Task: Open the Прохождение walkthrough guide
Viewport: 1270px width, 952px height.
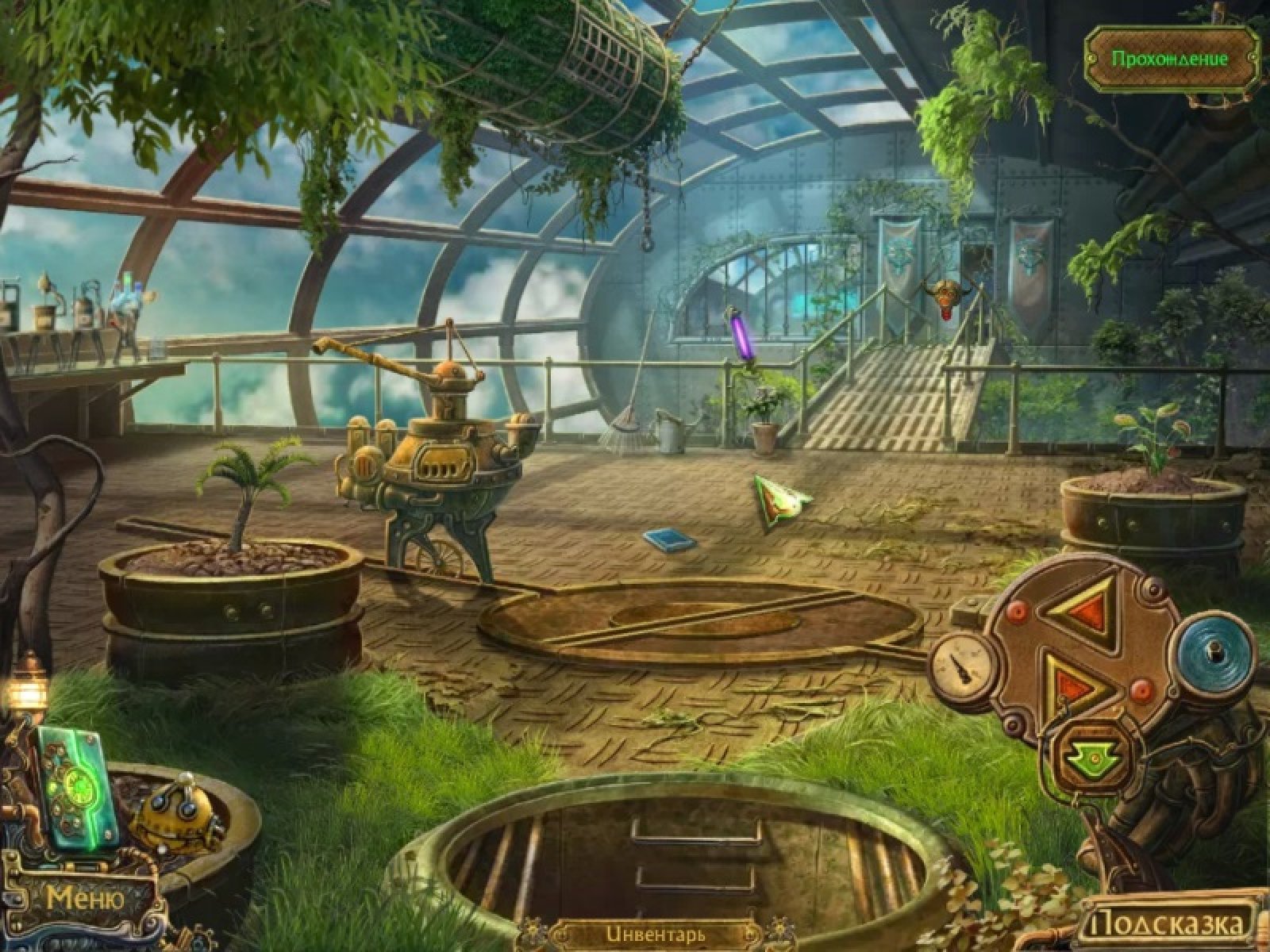Action: (x=1169, y=59)
